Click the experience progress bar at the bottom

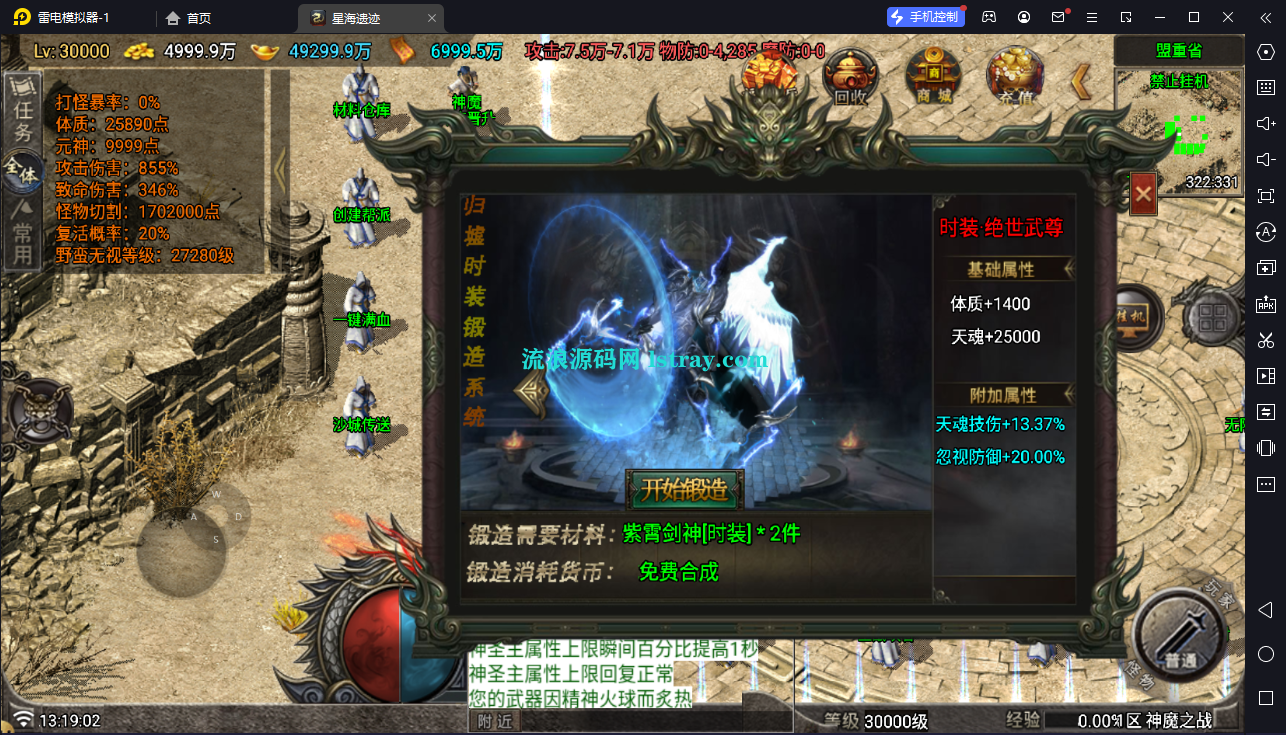point(1130,719)
